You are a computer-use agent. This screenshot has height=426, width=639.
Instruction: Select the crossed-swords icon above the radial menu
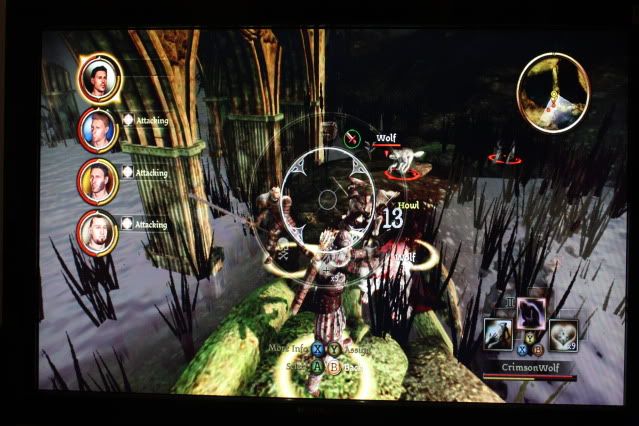pyautogui.click(x=352, y=139)
